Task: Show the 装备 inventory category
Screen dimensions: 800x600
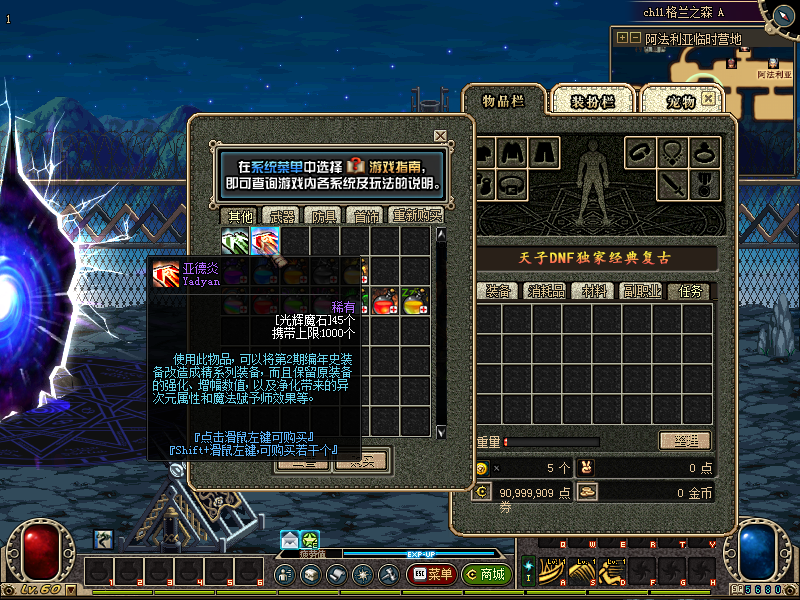Action: tap(499, 291)
